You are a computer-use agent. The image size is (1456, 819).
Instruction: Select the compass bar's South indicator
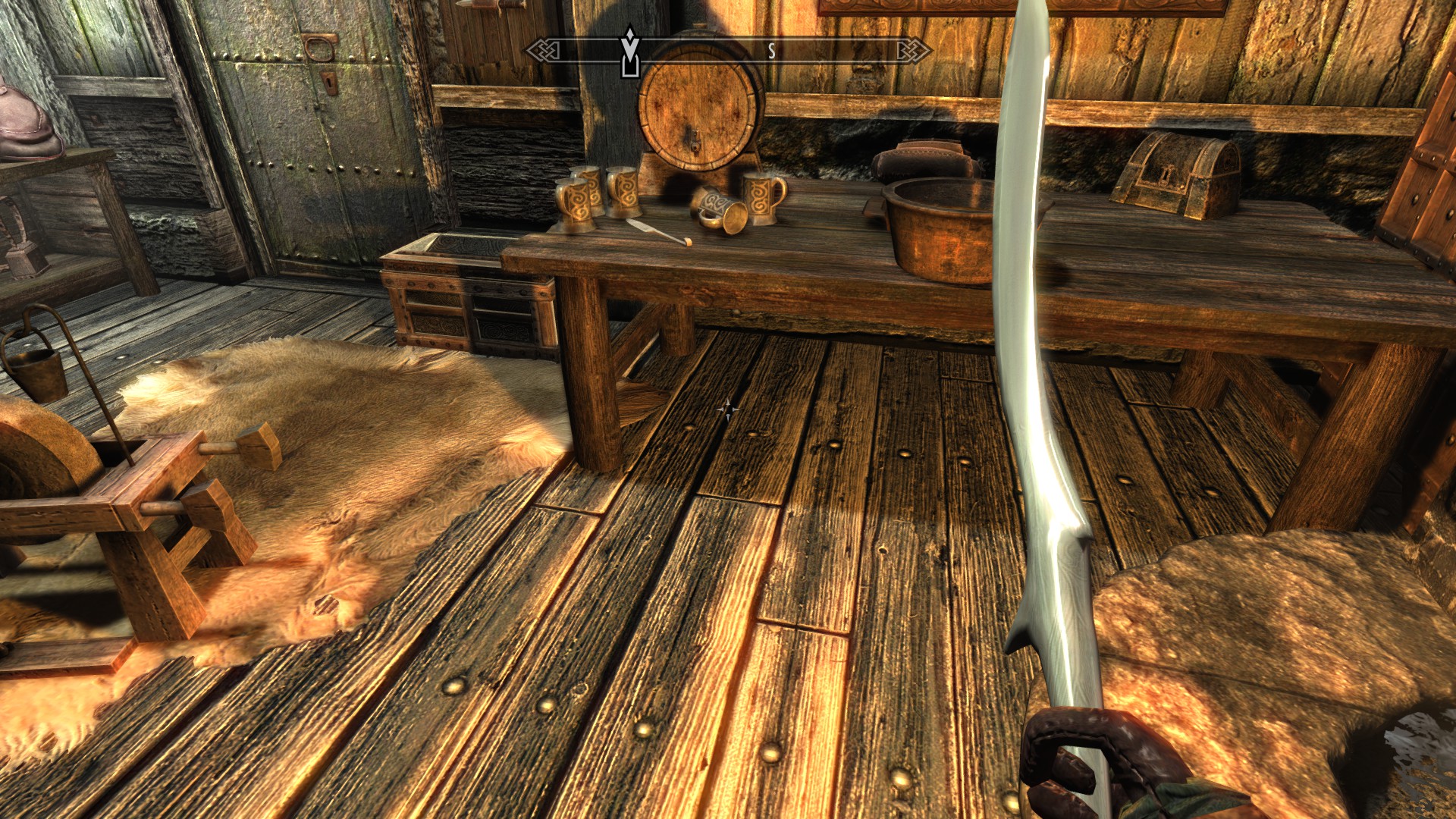(x=771, y=51)
